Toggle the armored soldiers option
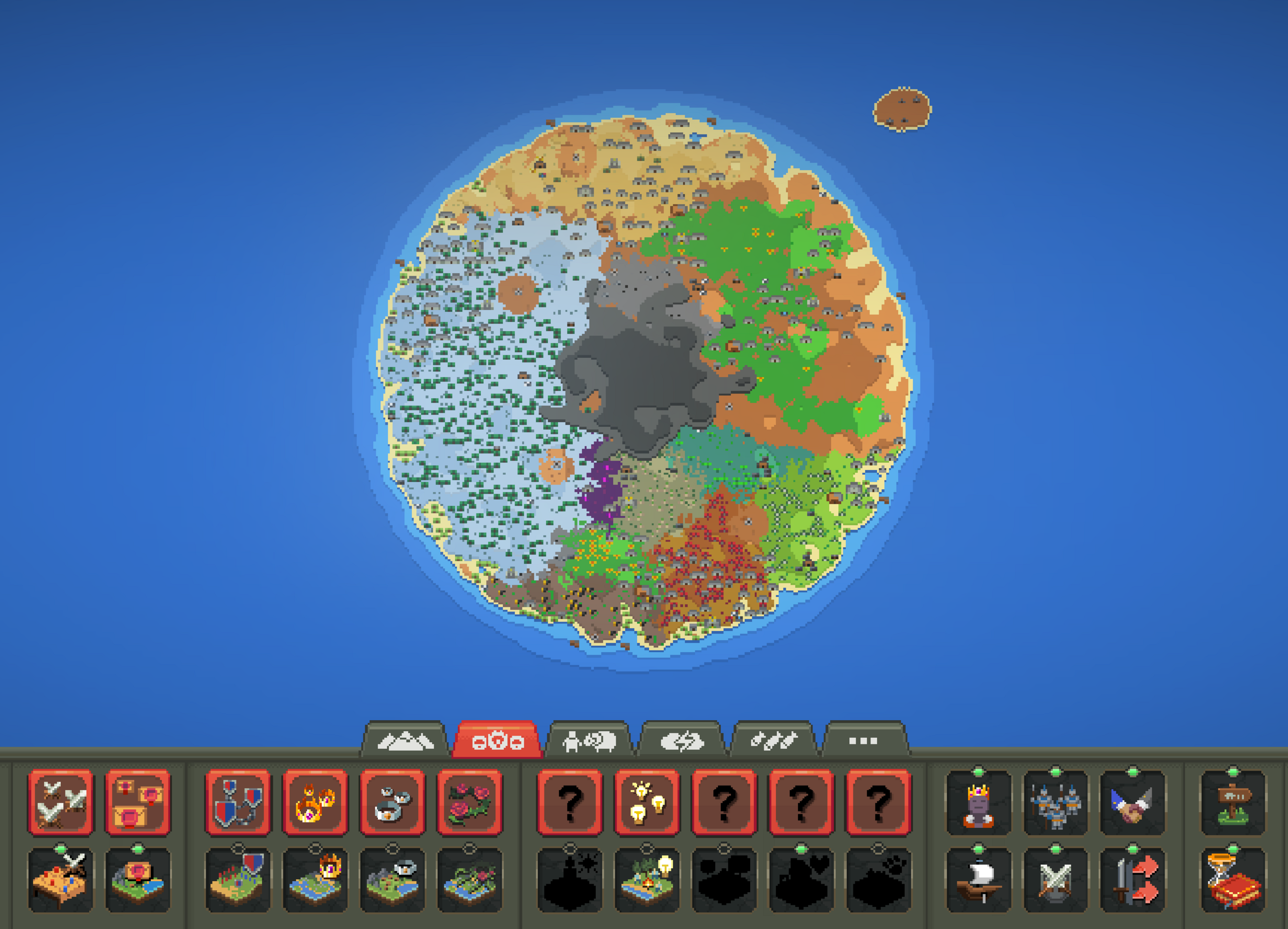1288x929 pixels. [1056, 803]
